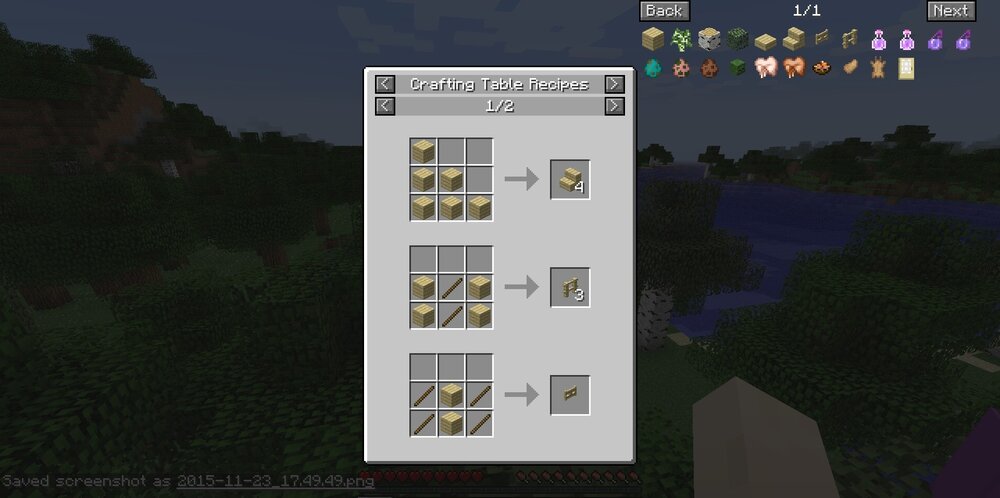Viewport: 1000px width, 498px height.
Task: Select the birch fence recipe output slot
Action: (570, 288)
